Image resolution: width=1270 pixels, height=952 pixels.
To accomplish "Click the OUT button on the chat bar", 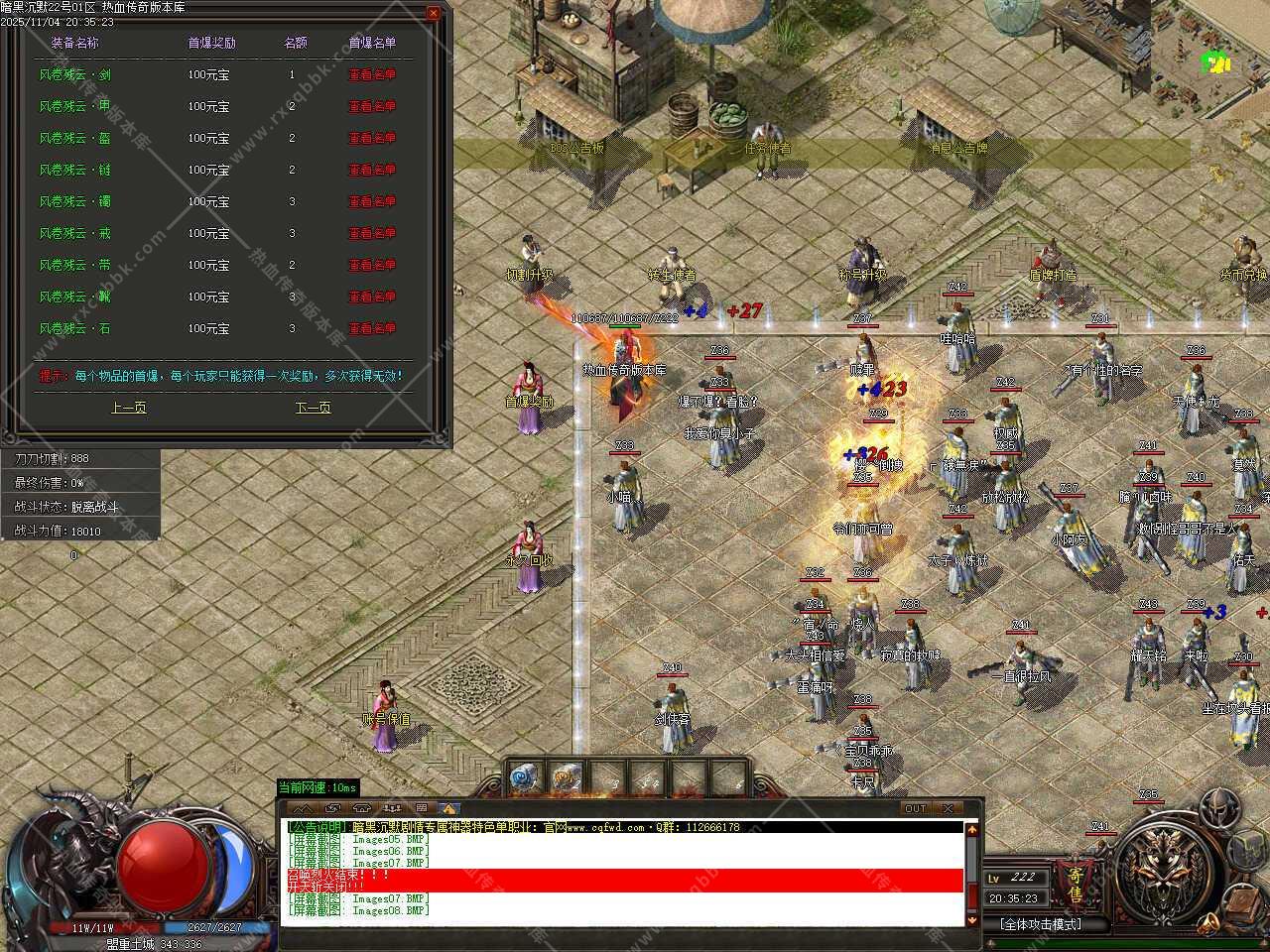I will (x=915, y=808).
